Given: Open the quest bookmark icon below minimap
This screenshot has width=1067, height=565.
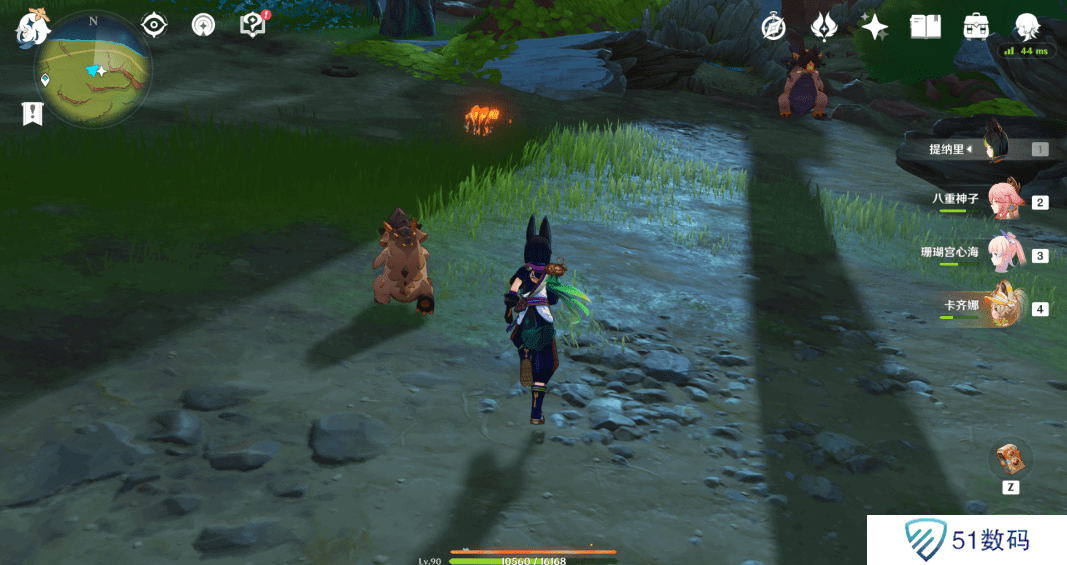Looking at the screenshot, I should (32, 114).
